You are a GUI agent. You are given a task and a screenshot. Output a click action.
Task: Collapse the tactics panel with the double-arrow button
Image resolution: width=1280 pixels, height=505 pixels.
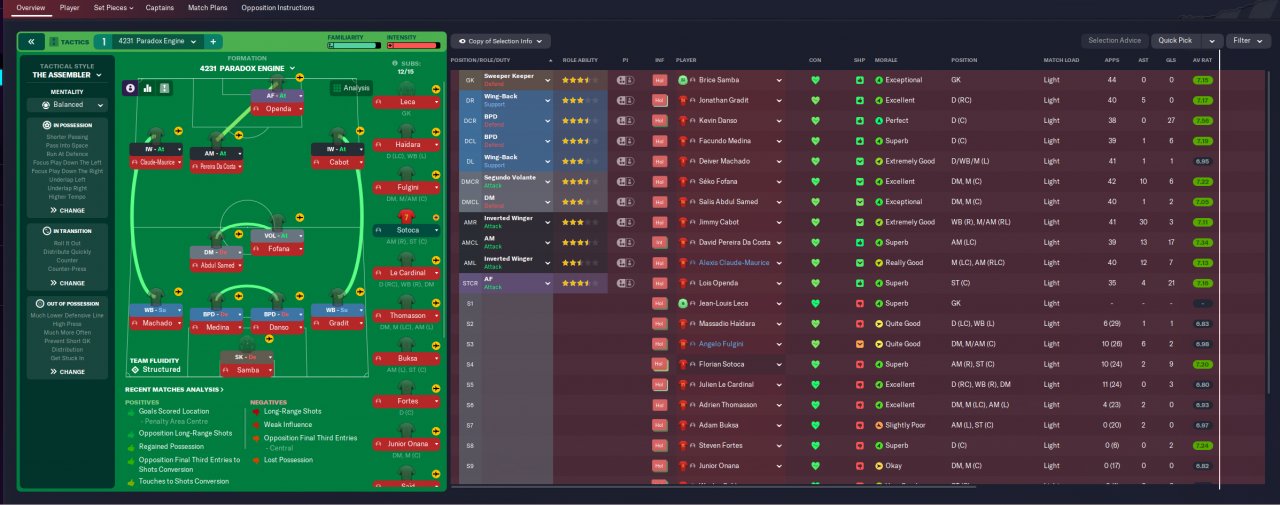click(31, 41)
